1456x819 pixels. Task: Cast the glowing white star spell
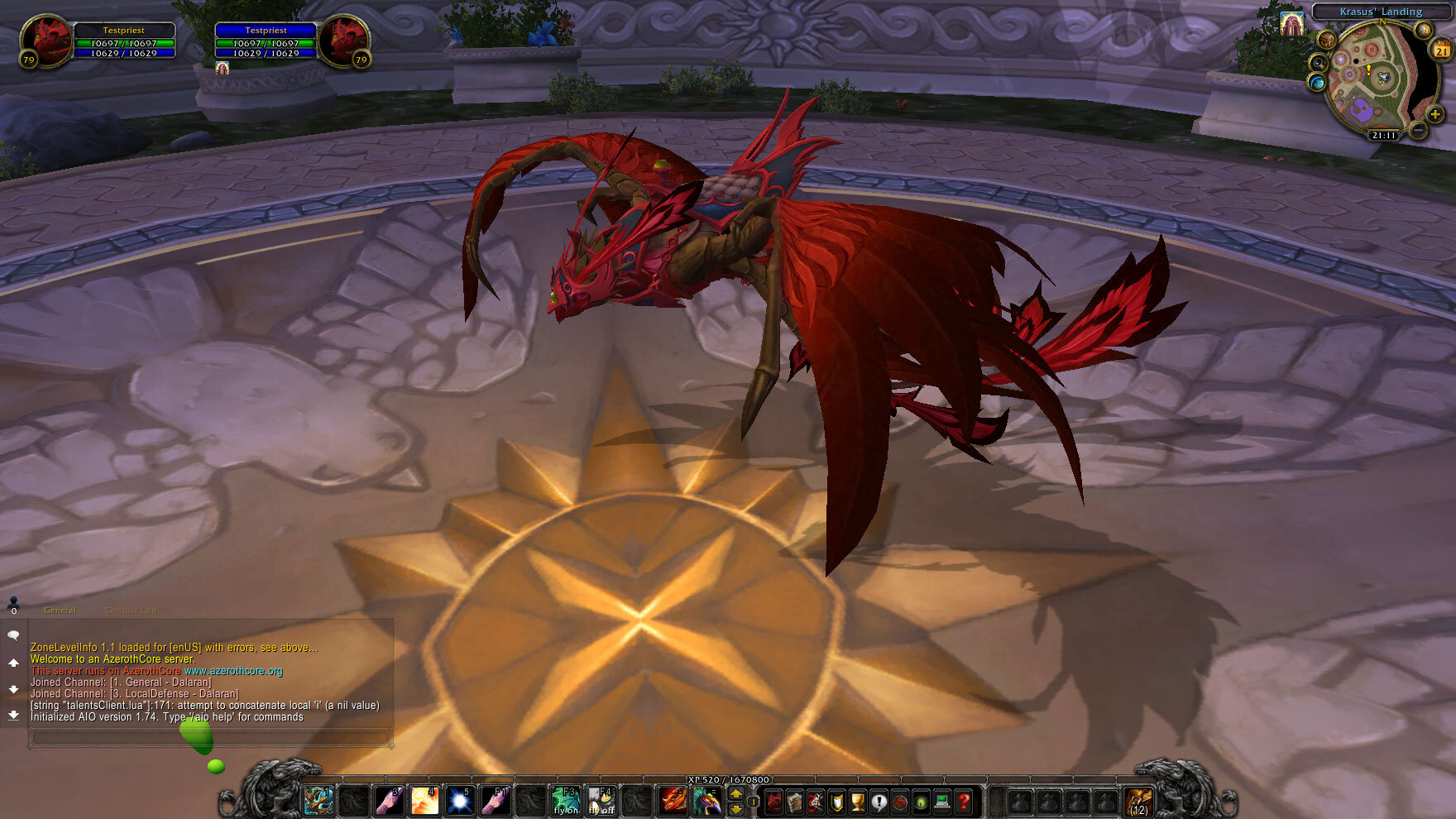pyautogui.click(x=460, y=801)
